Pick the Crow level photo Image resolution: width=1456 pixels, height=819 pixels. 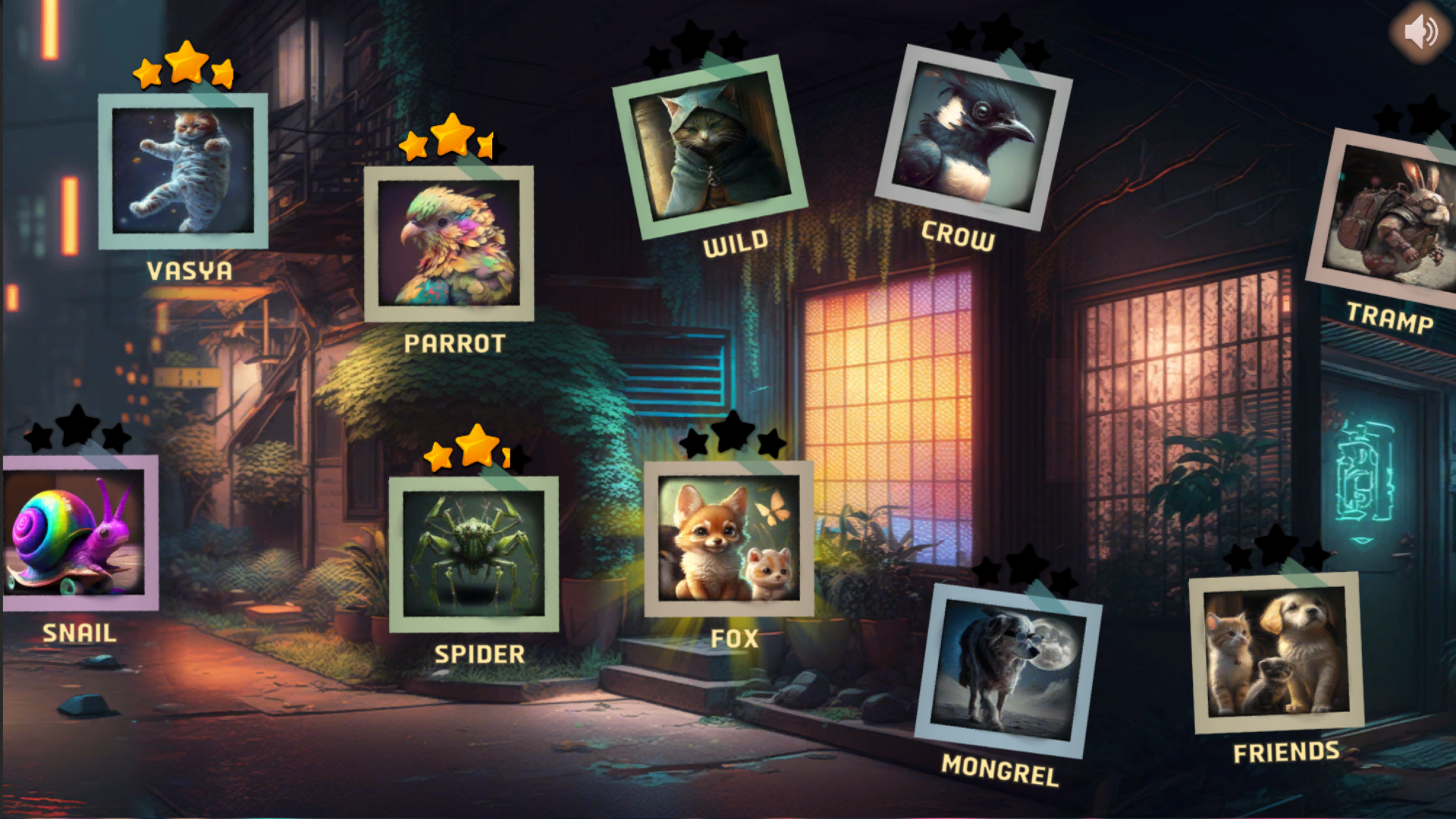[x=973, y=137]
